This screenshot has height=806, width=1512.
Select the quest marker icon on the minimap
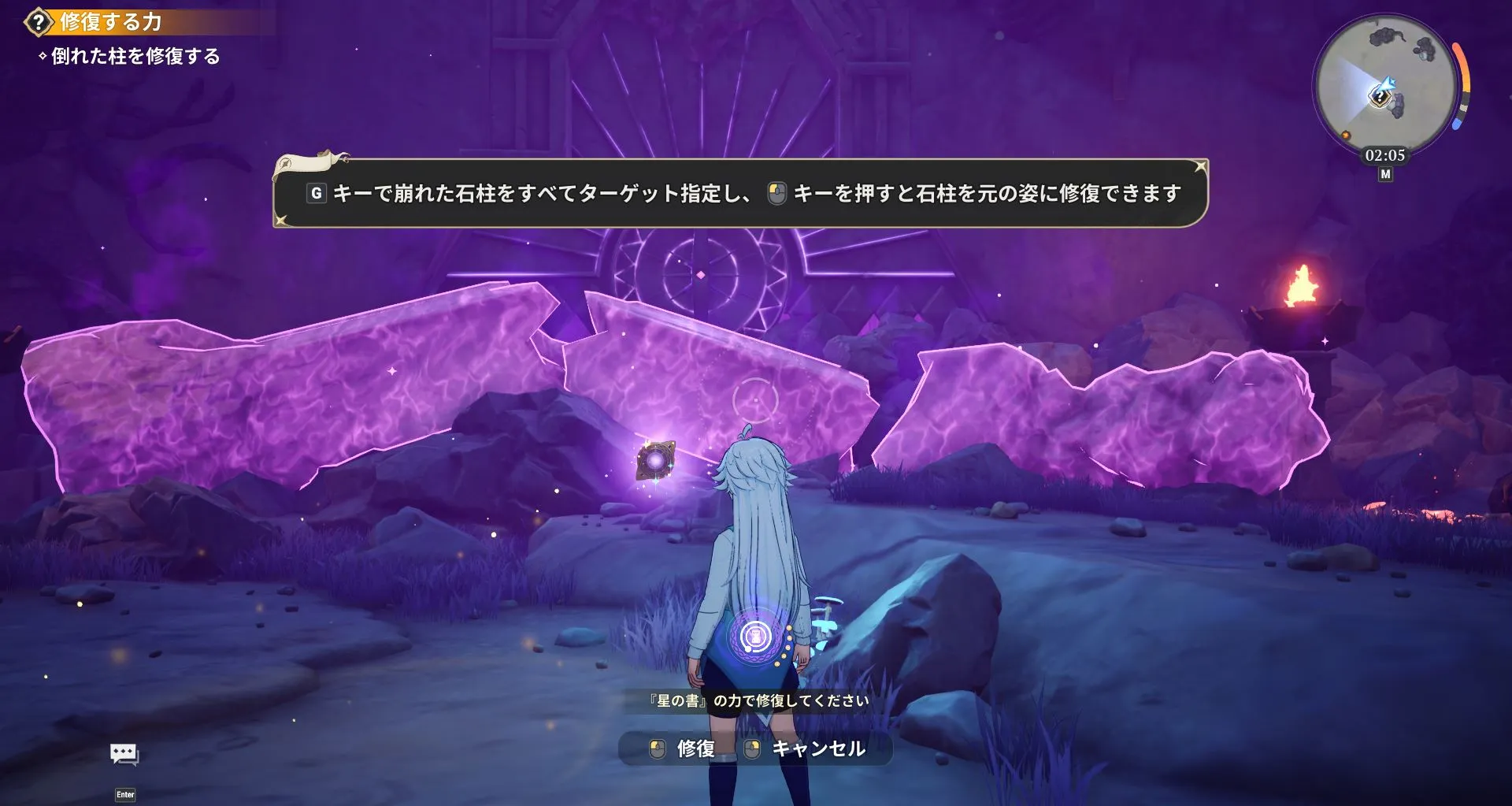(x=1380, y=96)
